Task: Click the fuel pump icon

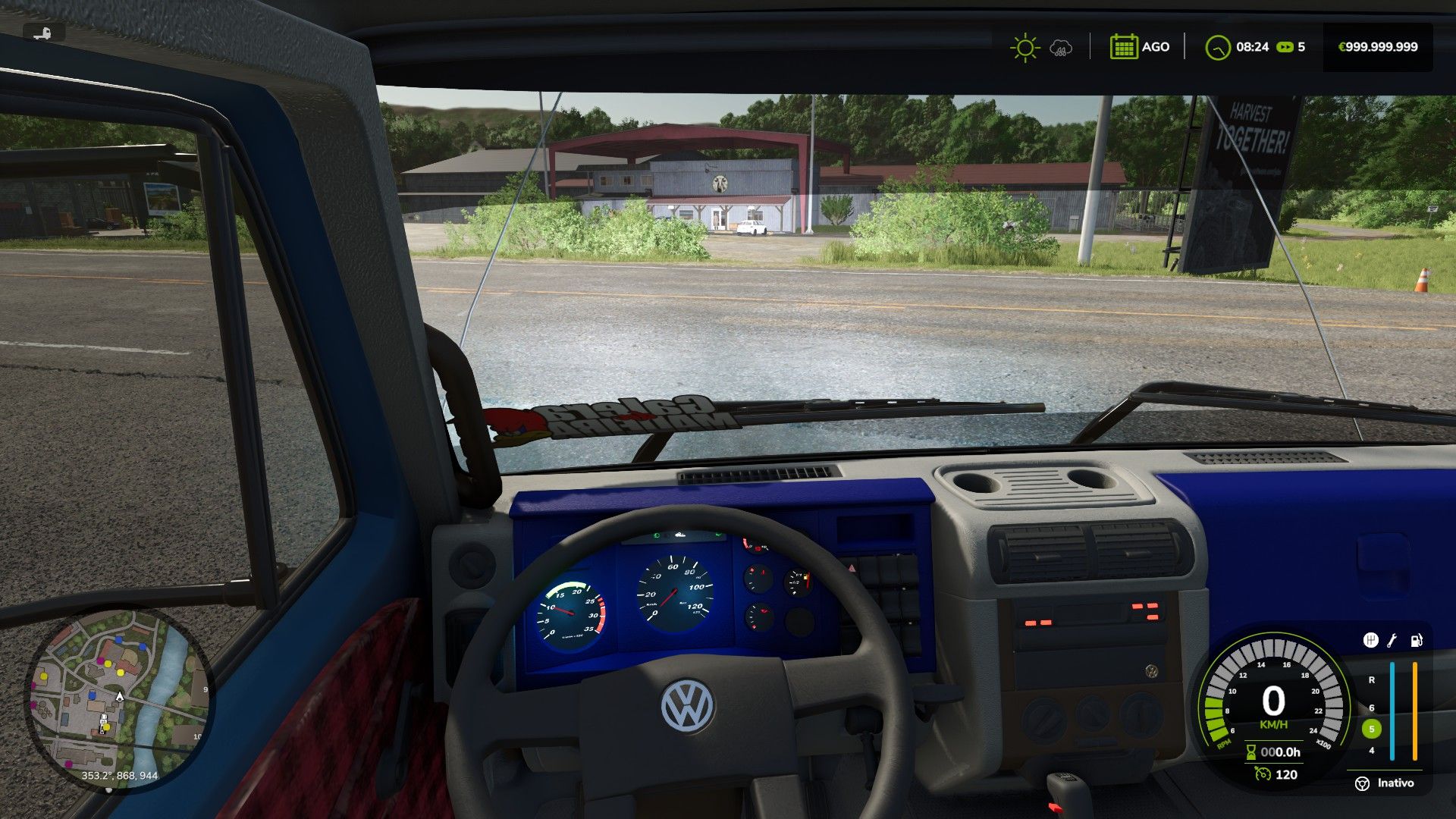Action: (x=1416, y=641)
